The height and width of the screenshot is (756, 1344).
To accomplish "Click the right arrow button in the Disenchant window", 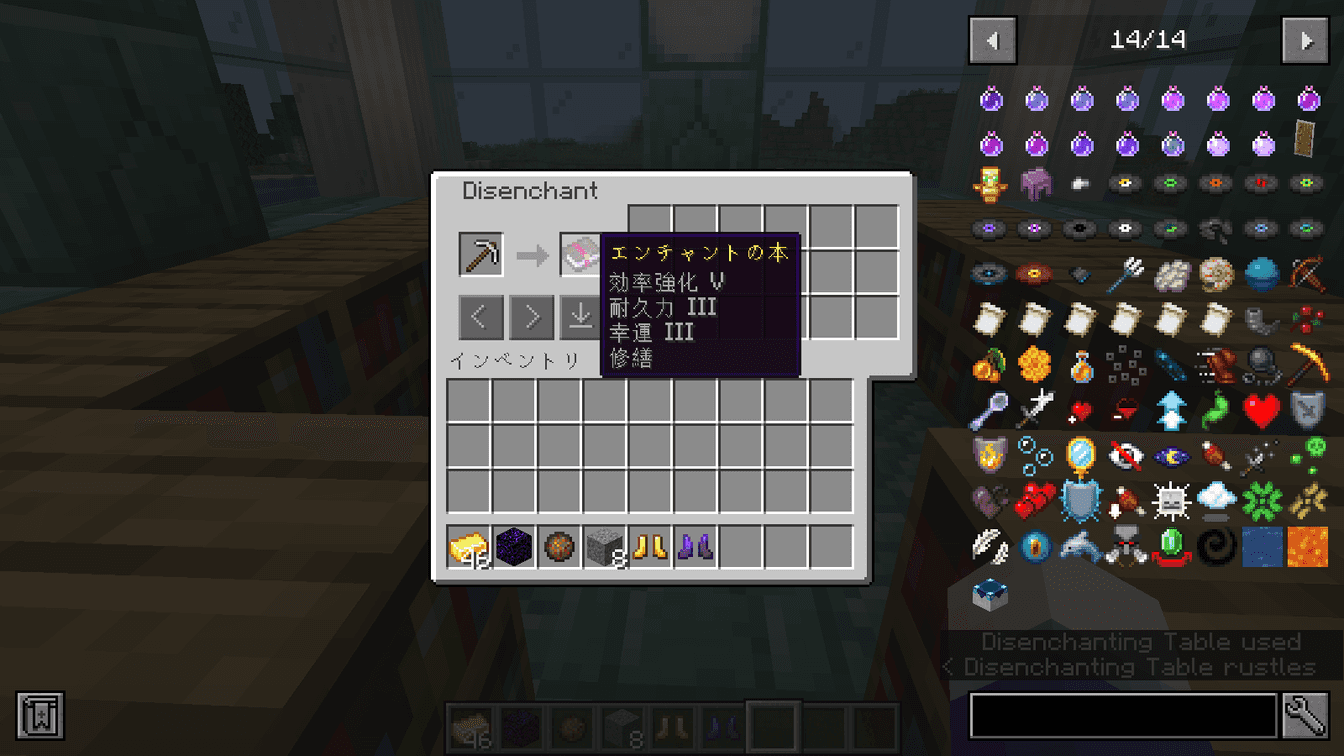I will [532, 316].
